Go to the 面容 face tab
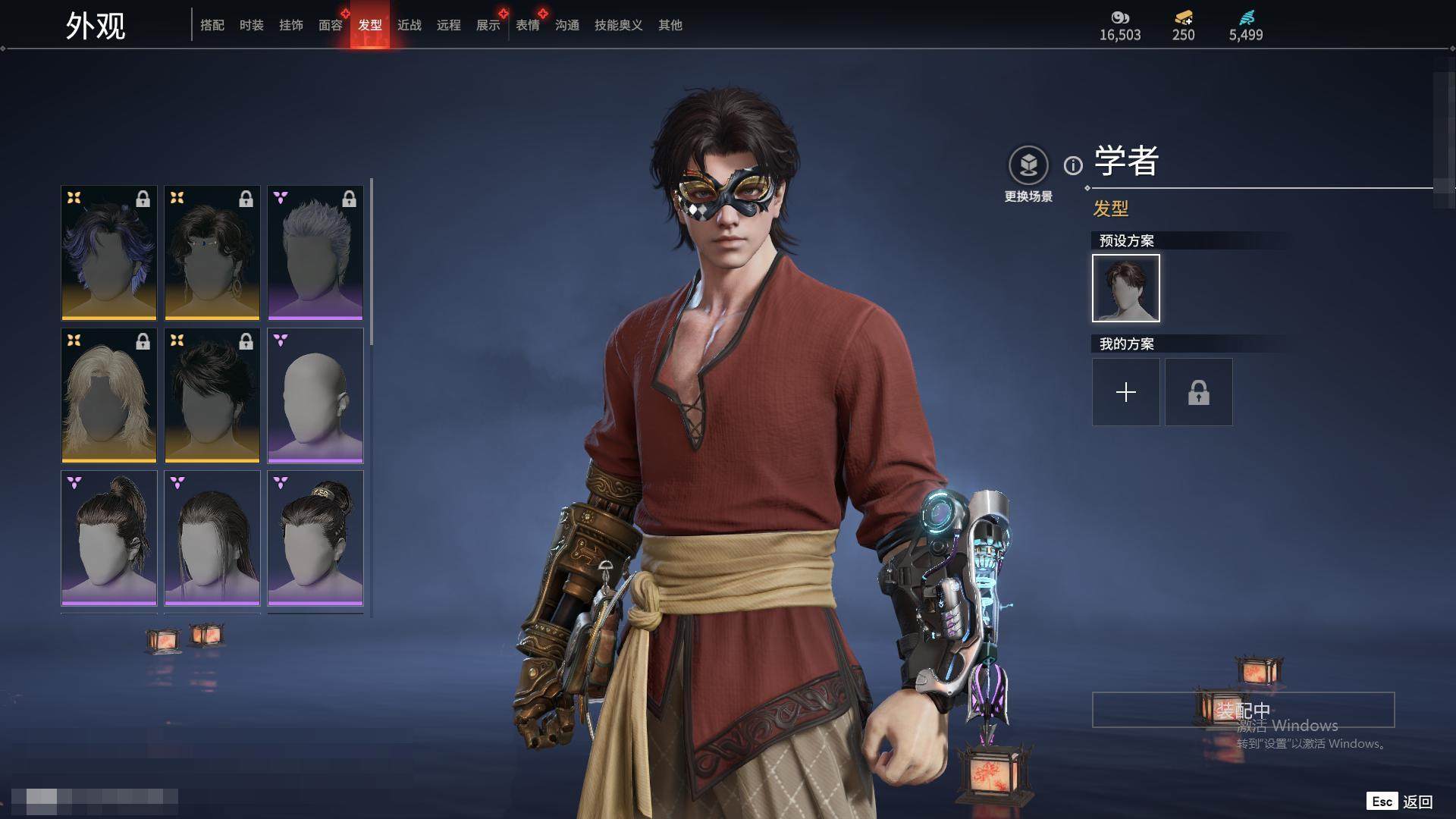 click(x=331, y=25)
